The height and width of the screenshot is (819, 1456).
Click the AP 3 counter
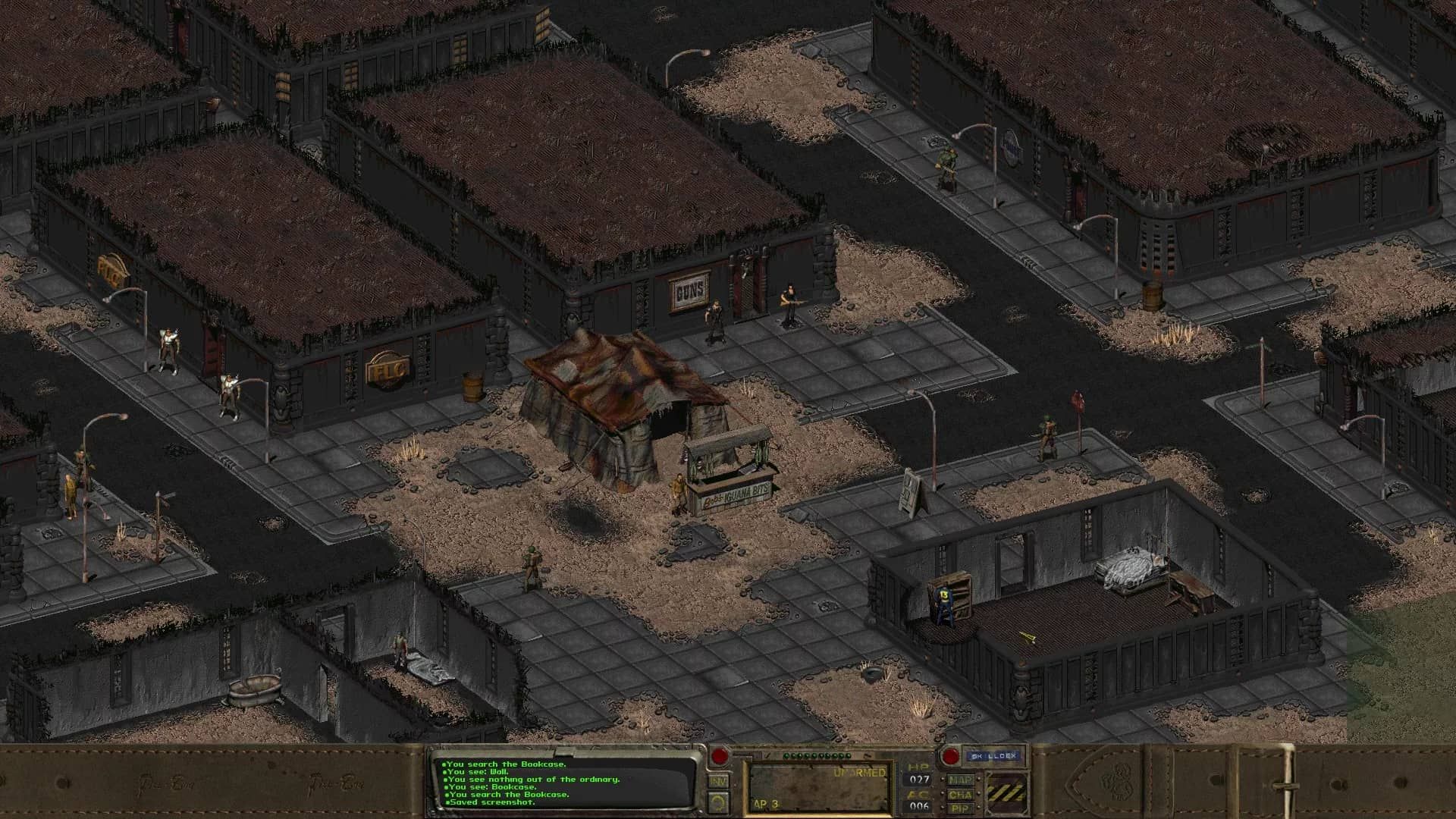765,802
